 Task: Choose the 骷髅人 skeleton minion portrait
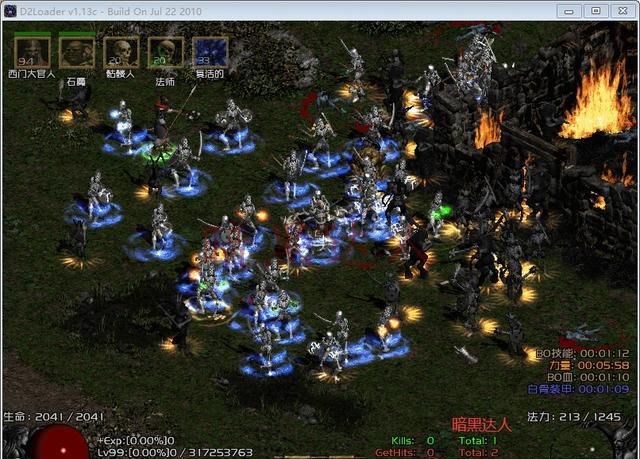point(121,52)
